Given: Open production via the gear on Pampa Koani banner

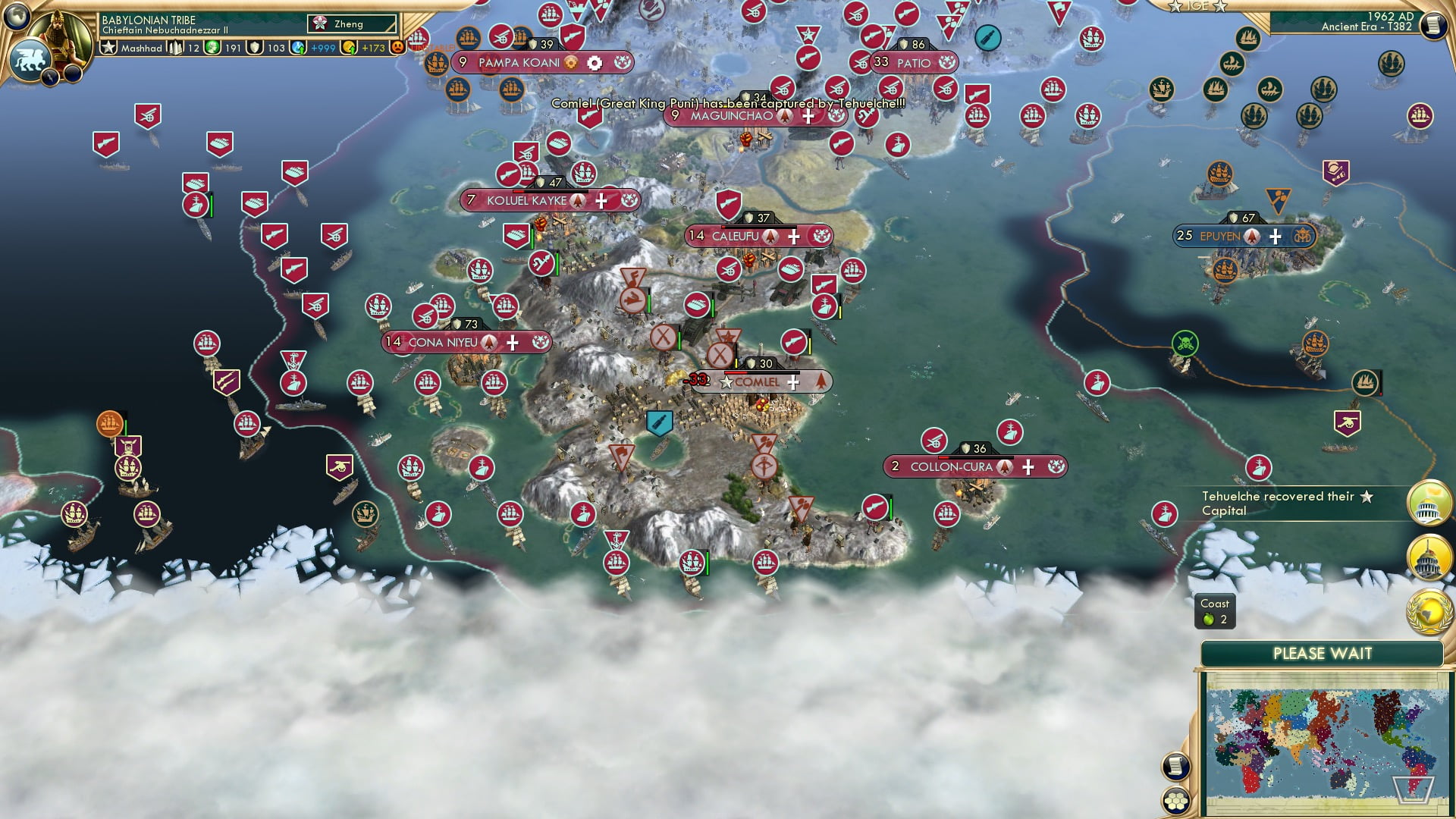Looking at the screenshot, I should 596,63.
